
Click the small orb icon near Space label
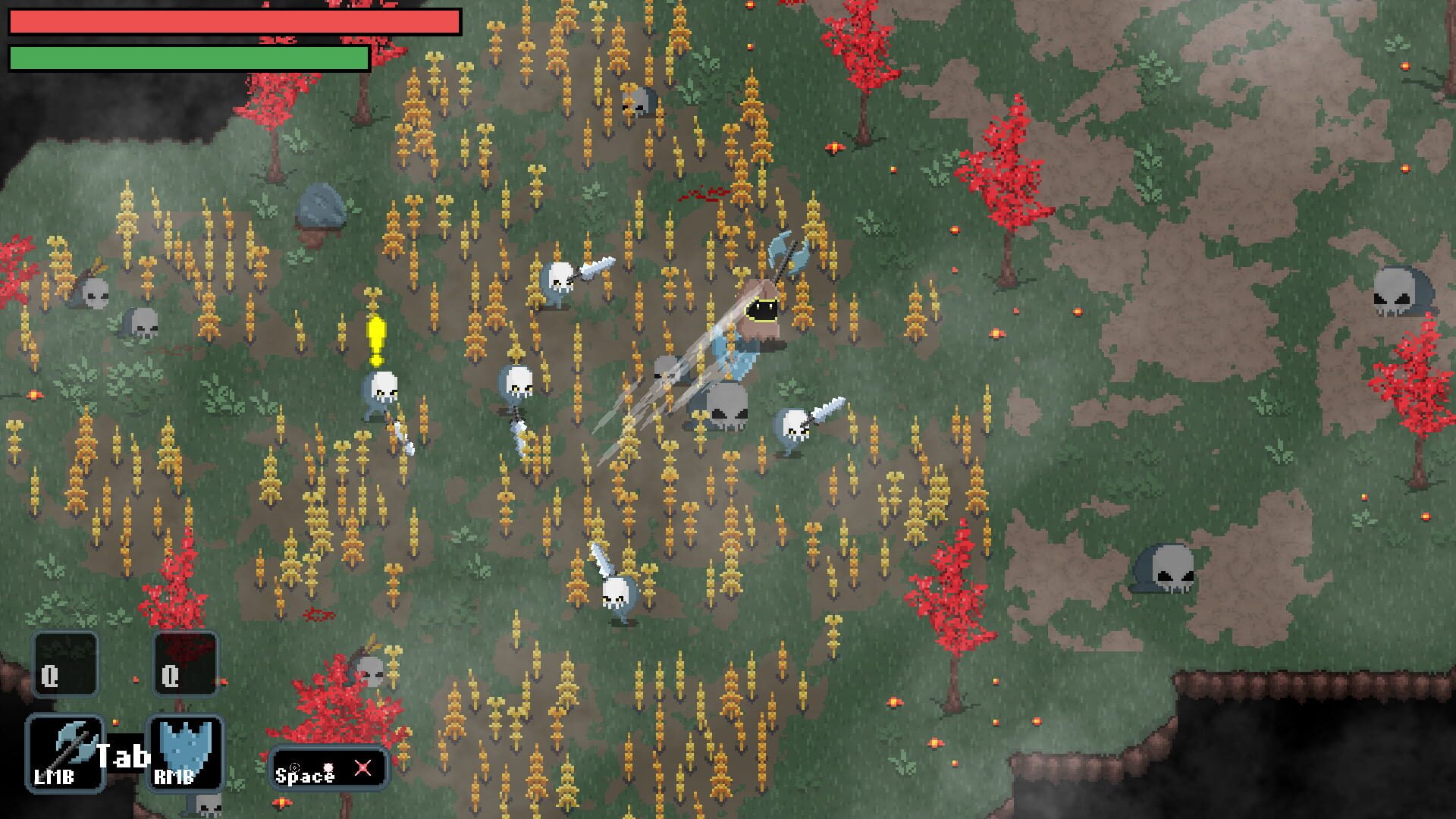(328, 766)
